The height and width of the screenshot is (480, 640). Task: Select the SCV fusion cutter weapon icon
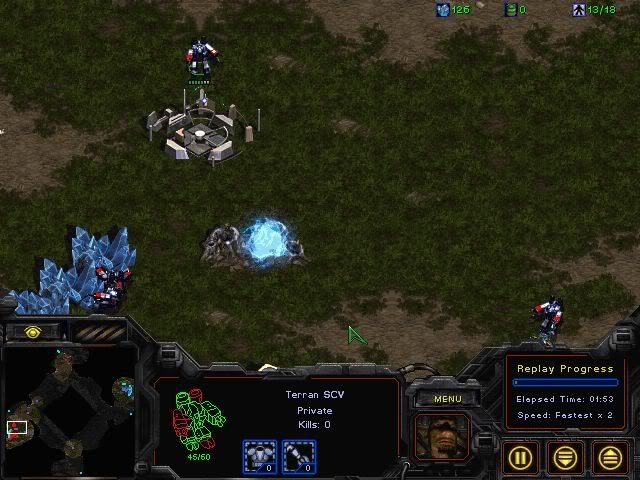click(297, 456)
